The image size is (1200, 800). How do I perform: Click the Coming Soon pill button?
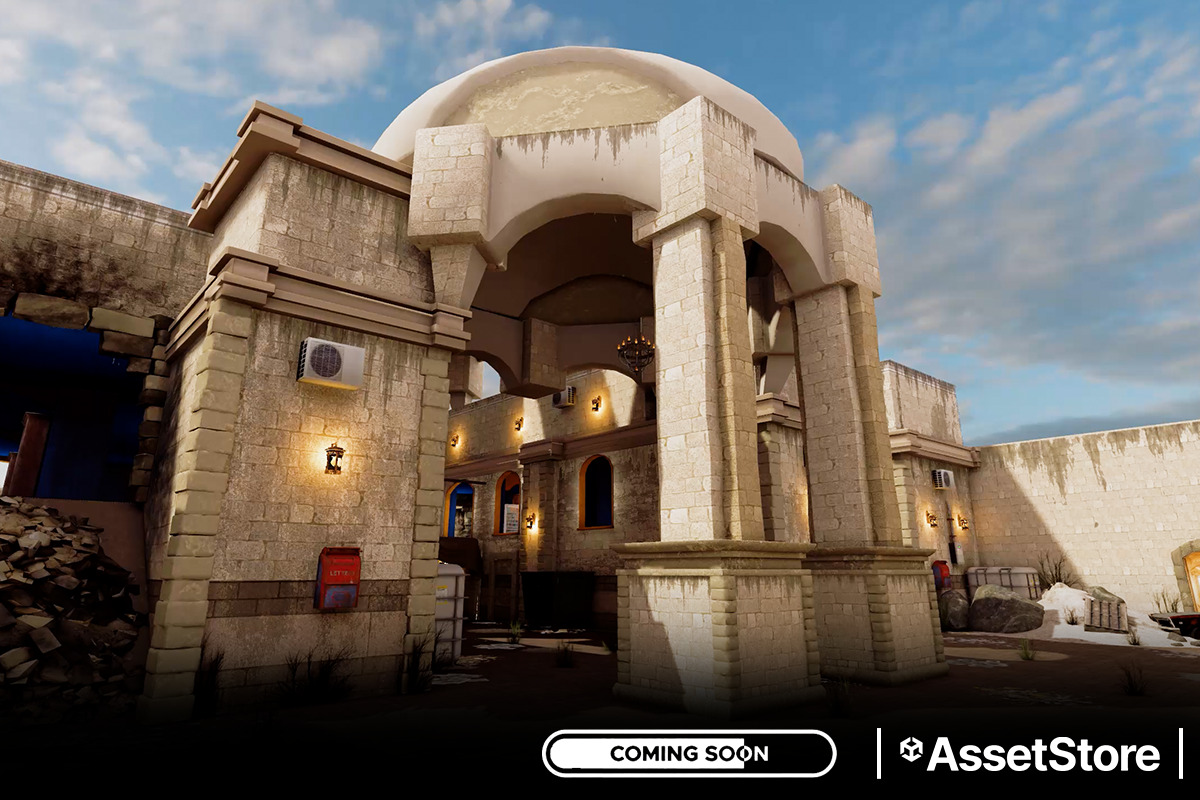[688, 753]
